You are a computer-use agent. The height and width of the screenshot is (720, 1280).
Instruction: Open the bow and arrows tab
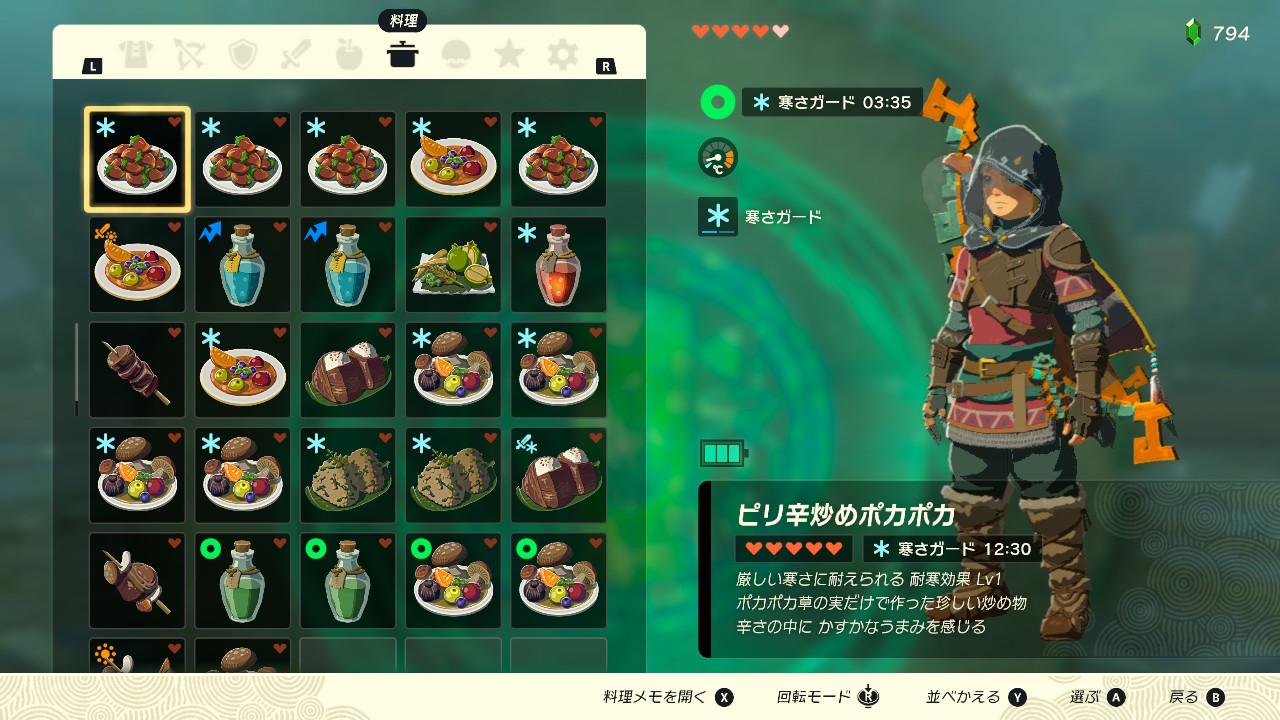point(189,55)
